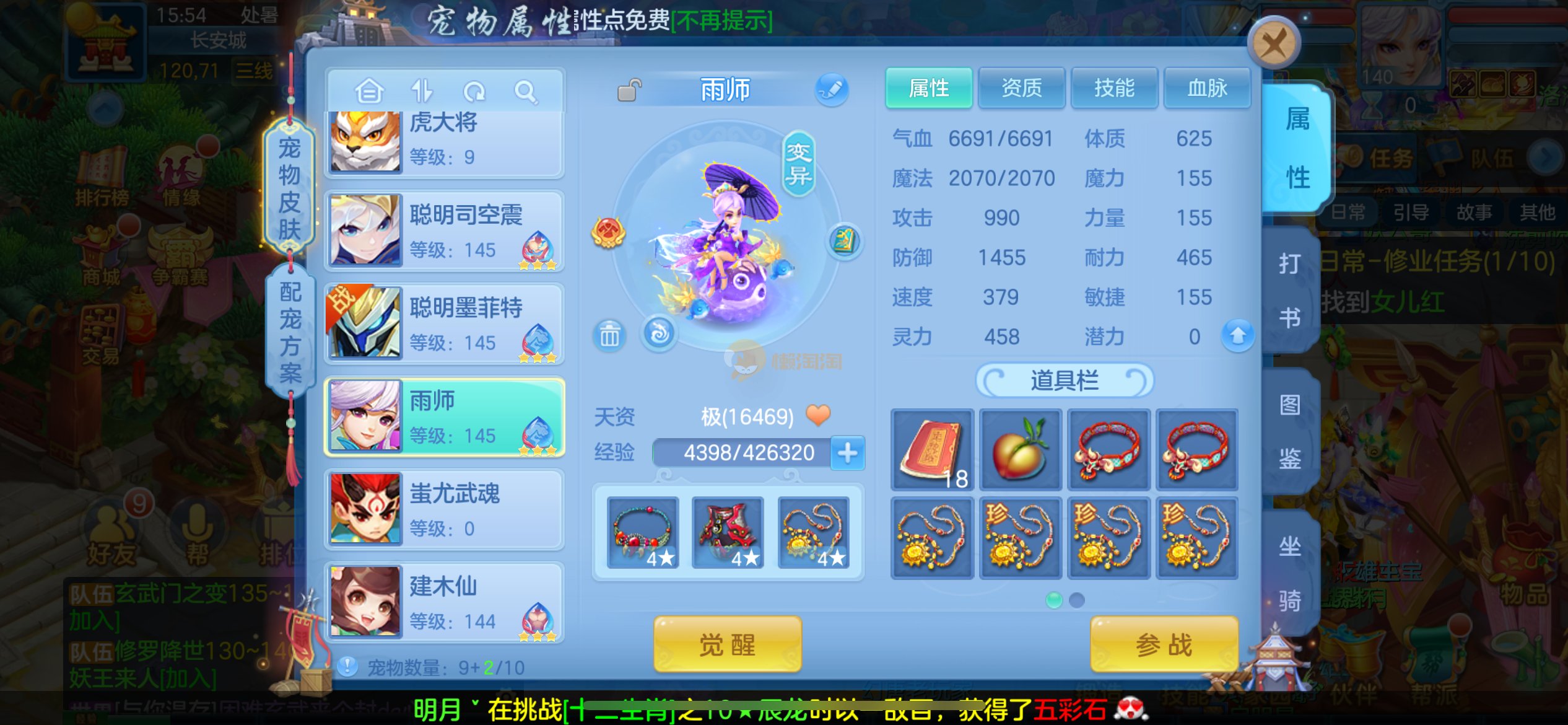Open the 打书 side tab
This screenshot has width=1568, height=725.
pos(1290,290)
